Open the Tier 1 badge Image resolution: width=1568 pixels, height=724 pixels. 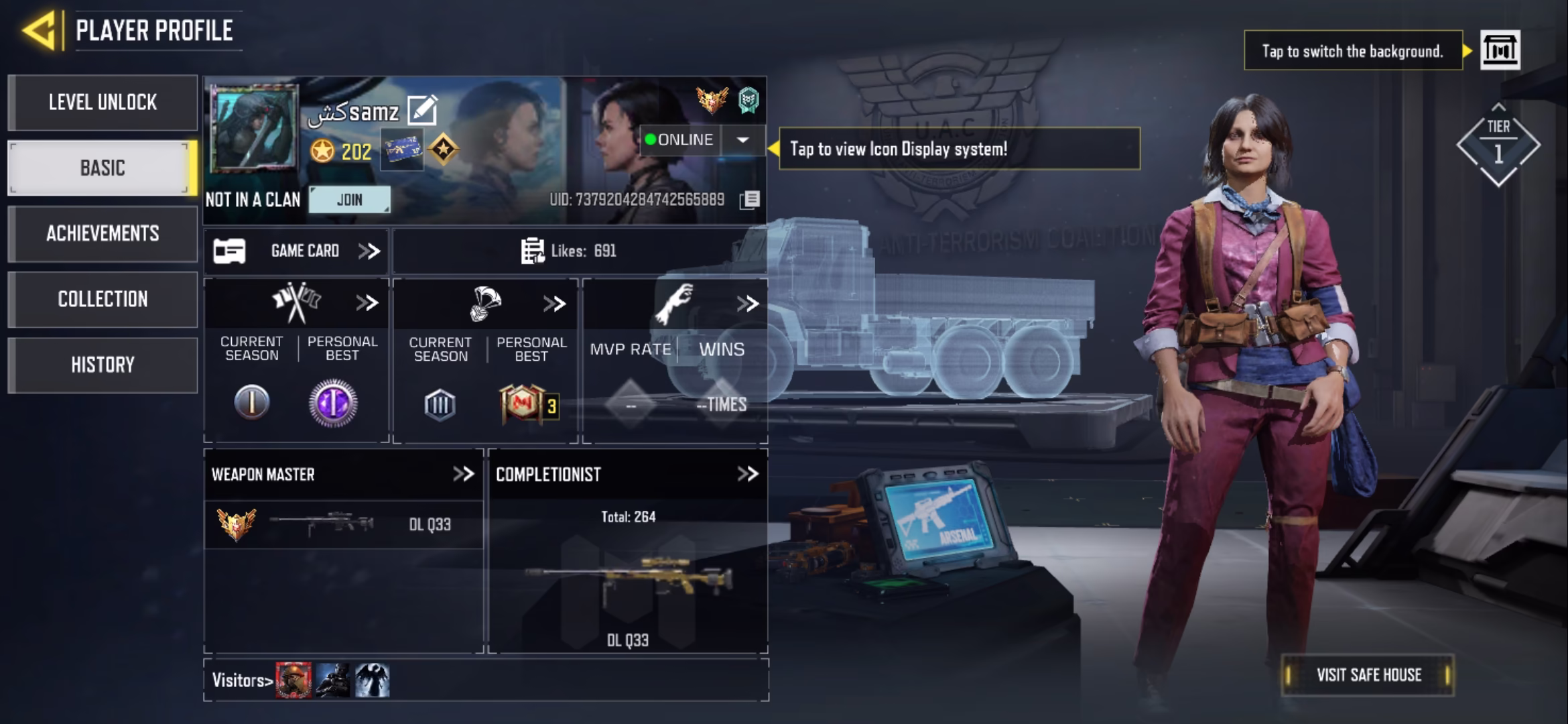1498,145
